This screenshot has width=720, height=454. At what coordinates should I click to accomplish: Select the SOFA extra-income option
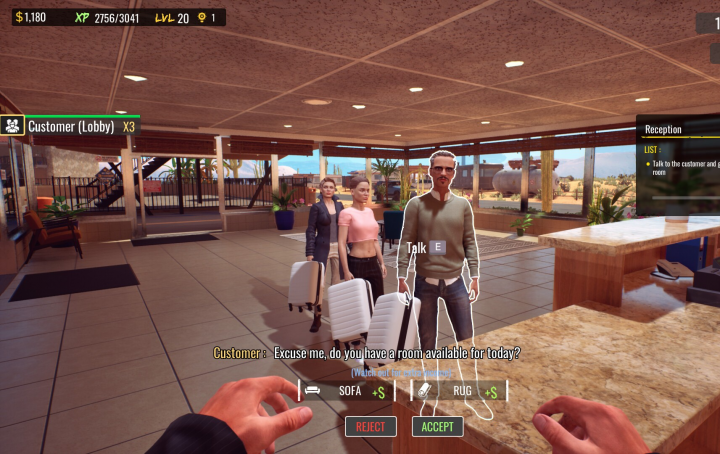pos(346,391)
